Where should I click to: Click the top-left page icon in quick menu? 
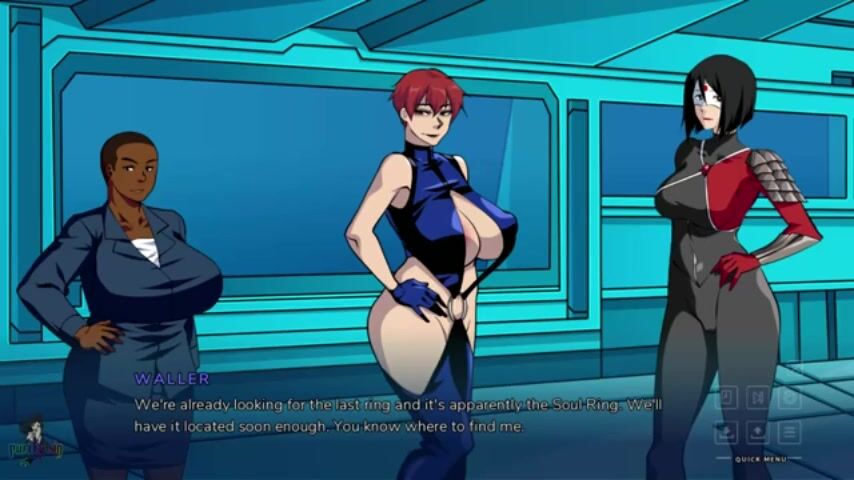point(726,398)
